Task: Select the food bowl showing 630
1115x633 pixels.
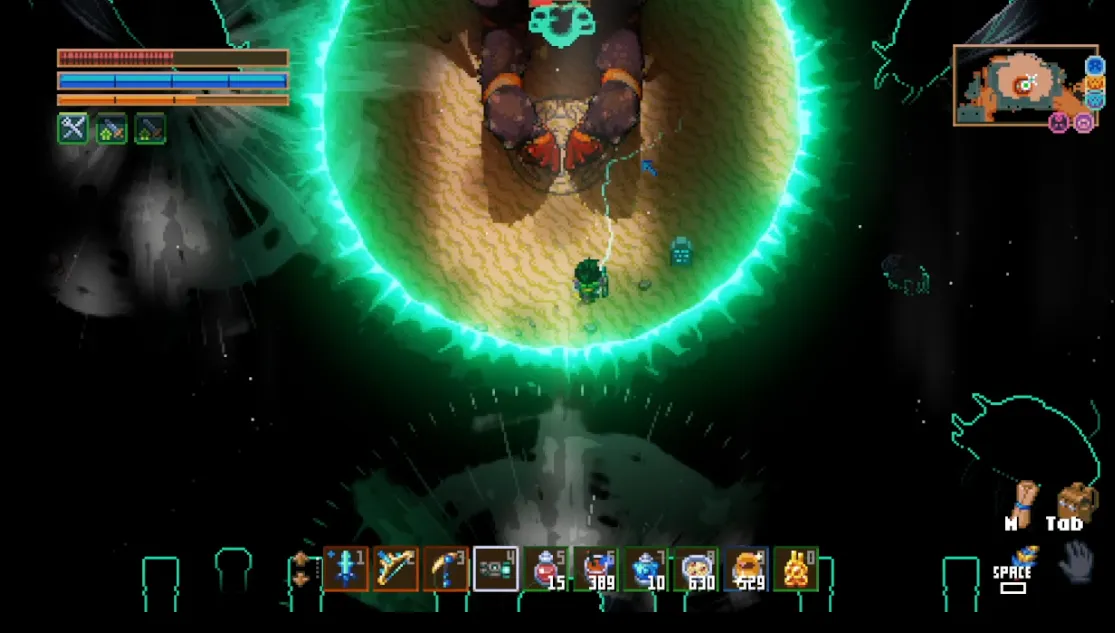Action: 697,569
